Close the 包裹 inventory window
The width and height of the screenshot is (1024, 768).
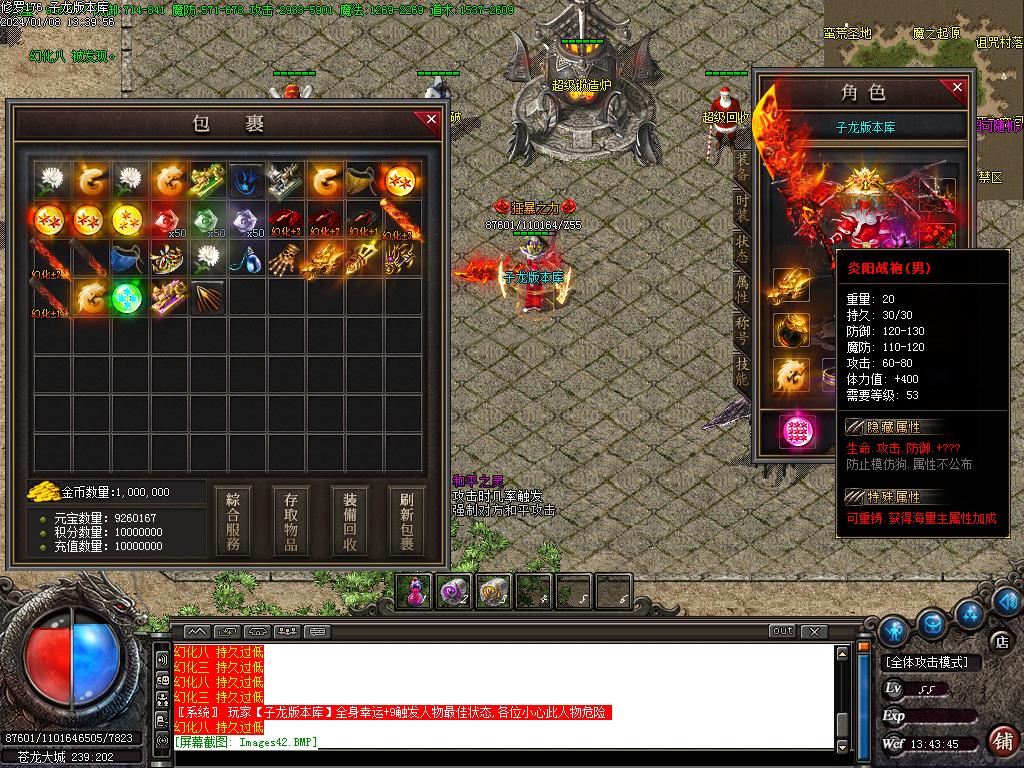point(431,120)
